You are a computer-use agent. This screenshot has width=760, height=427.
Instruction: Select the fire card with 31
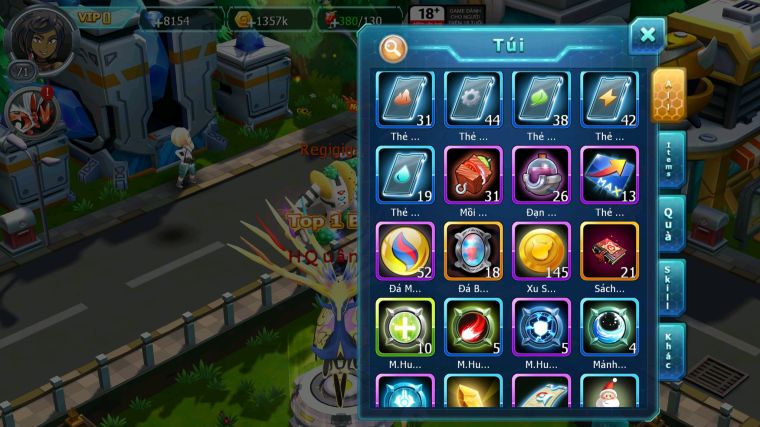[x=404, y=99]
